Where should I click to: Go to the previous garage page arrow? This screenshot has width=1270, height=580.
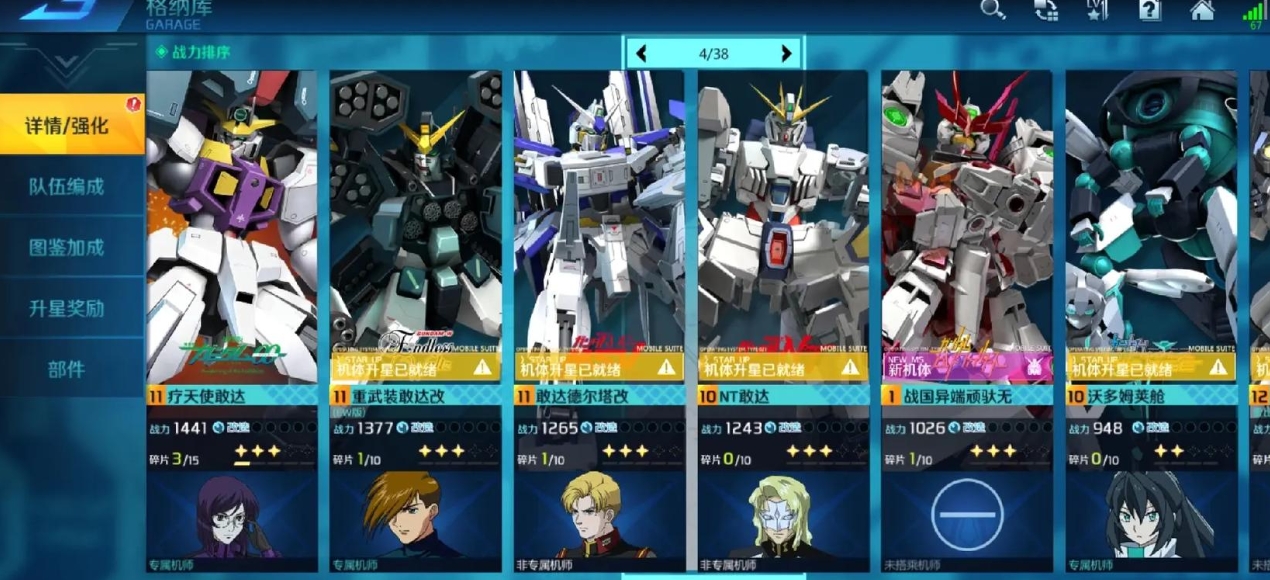[x=642, y=54]
